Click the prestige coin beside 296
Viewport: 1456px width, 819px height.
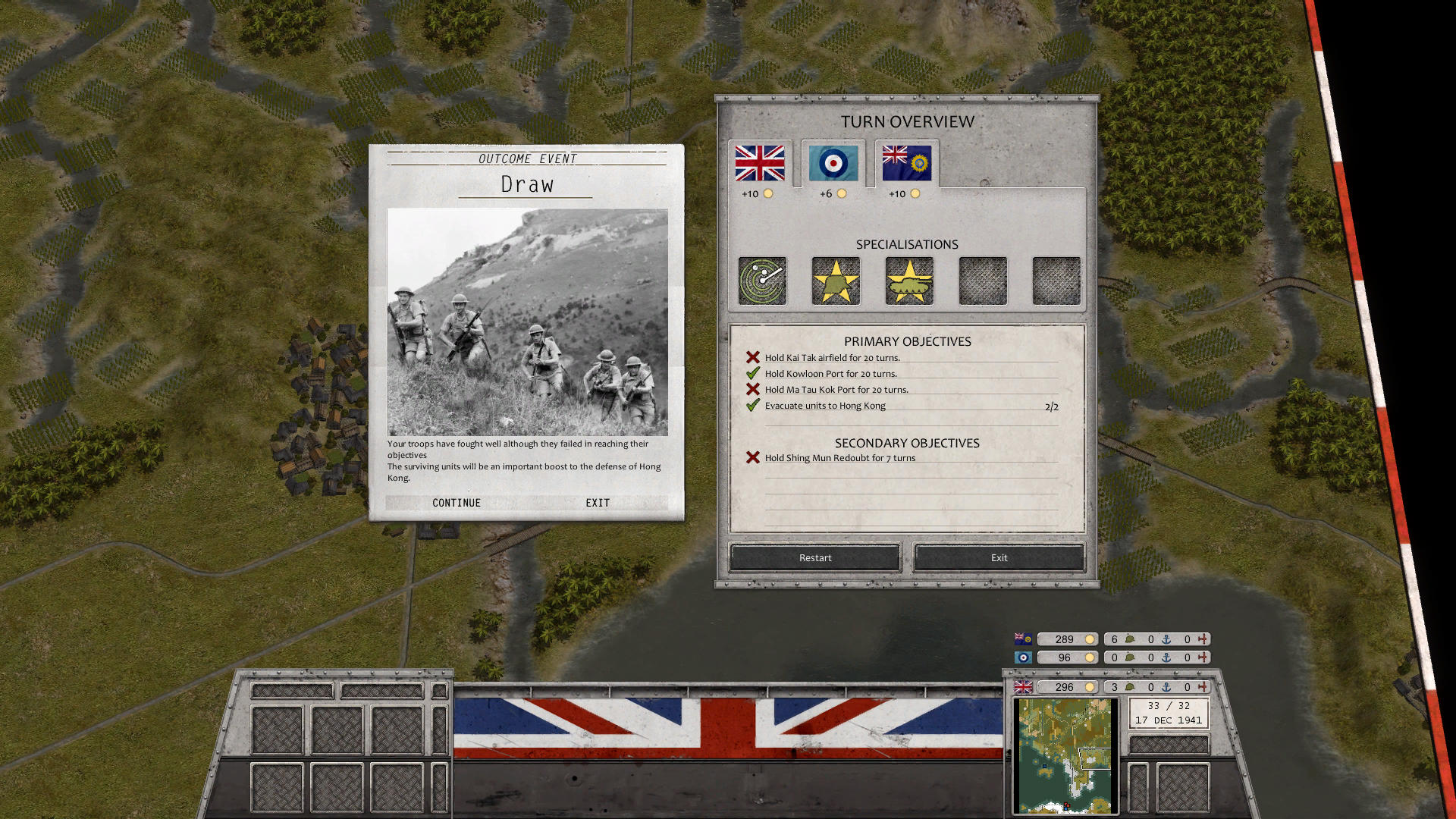pyautogui.click(x=1090, y=687)
